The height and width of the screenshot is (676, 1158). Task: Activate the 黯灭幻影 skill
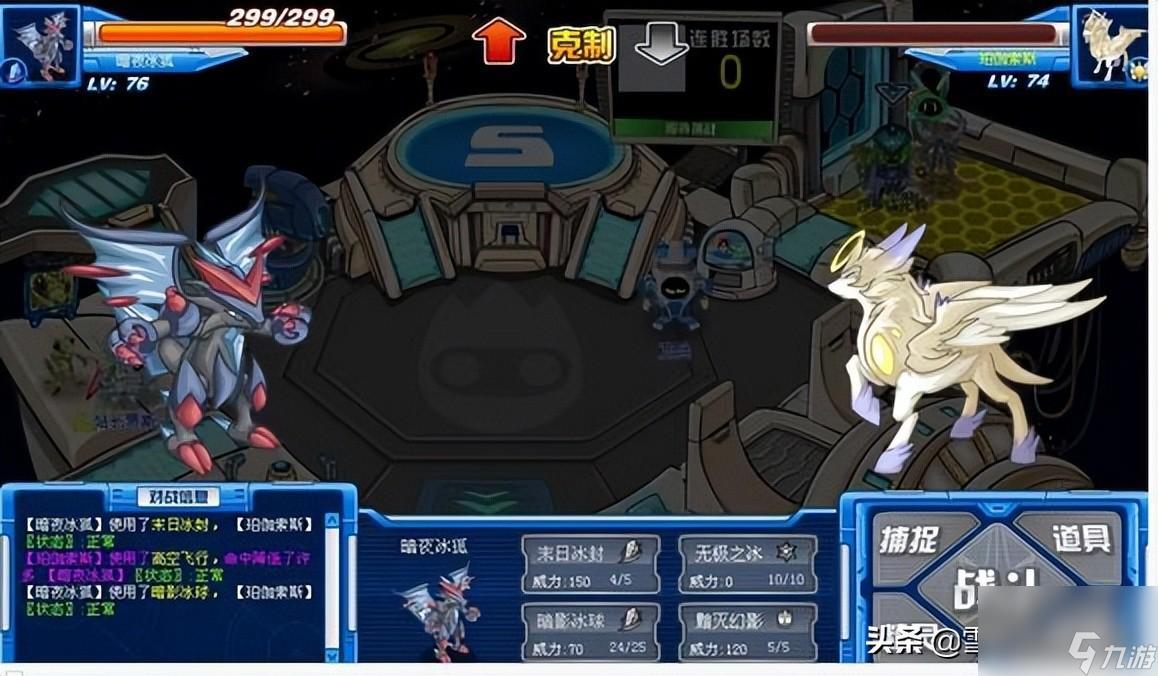(x=747, y=632)
